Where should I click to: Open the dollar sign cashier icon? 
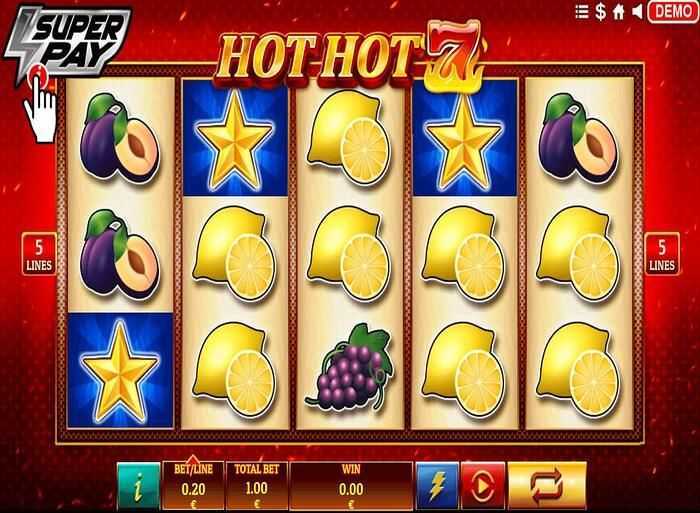click(601, 12)
